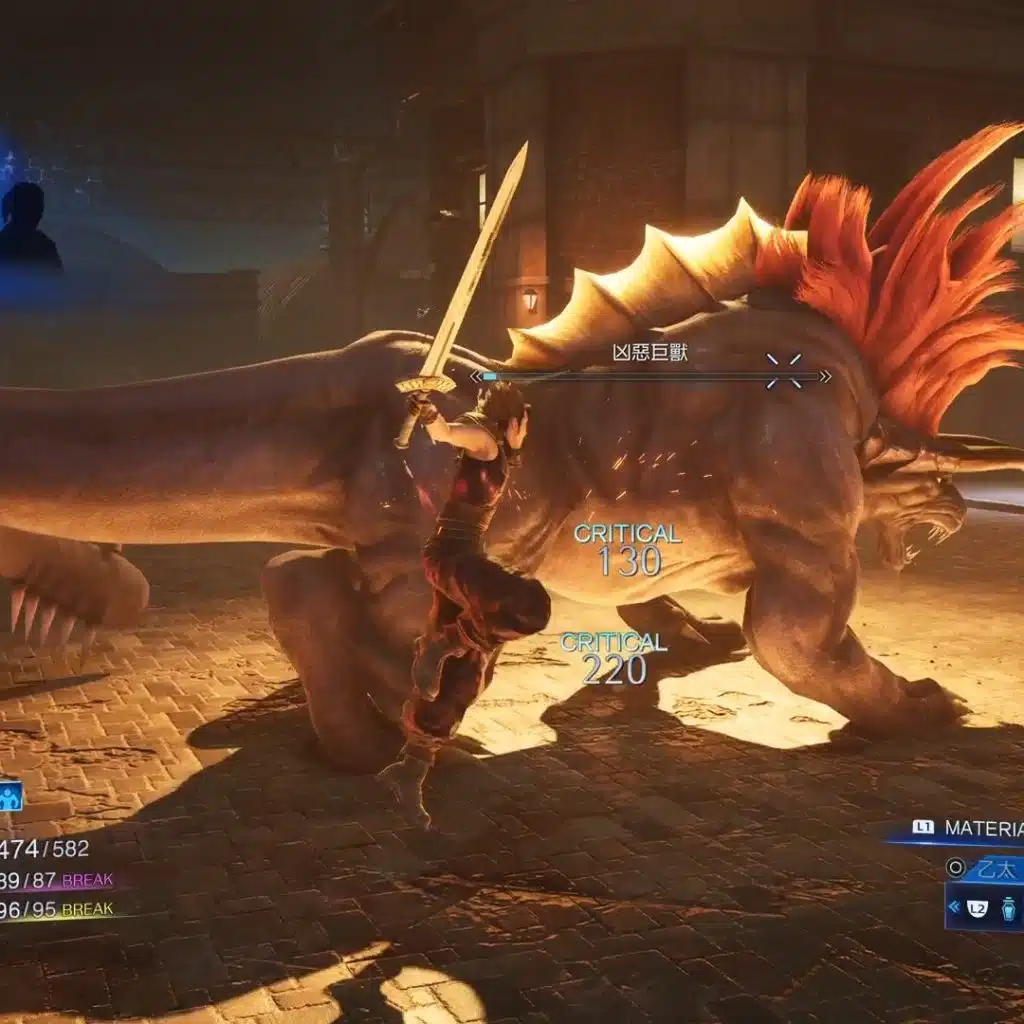The height and width of the screenshot is (1024, 1024).
Task: Use the blue potion bottle icon
Action: tap(1008, 908)
